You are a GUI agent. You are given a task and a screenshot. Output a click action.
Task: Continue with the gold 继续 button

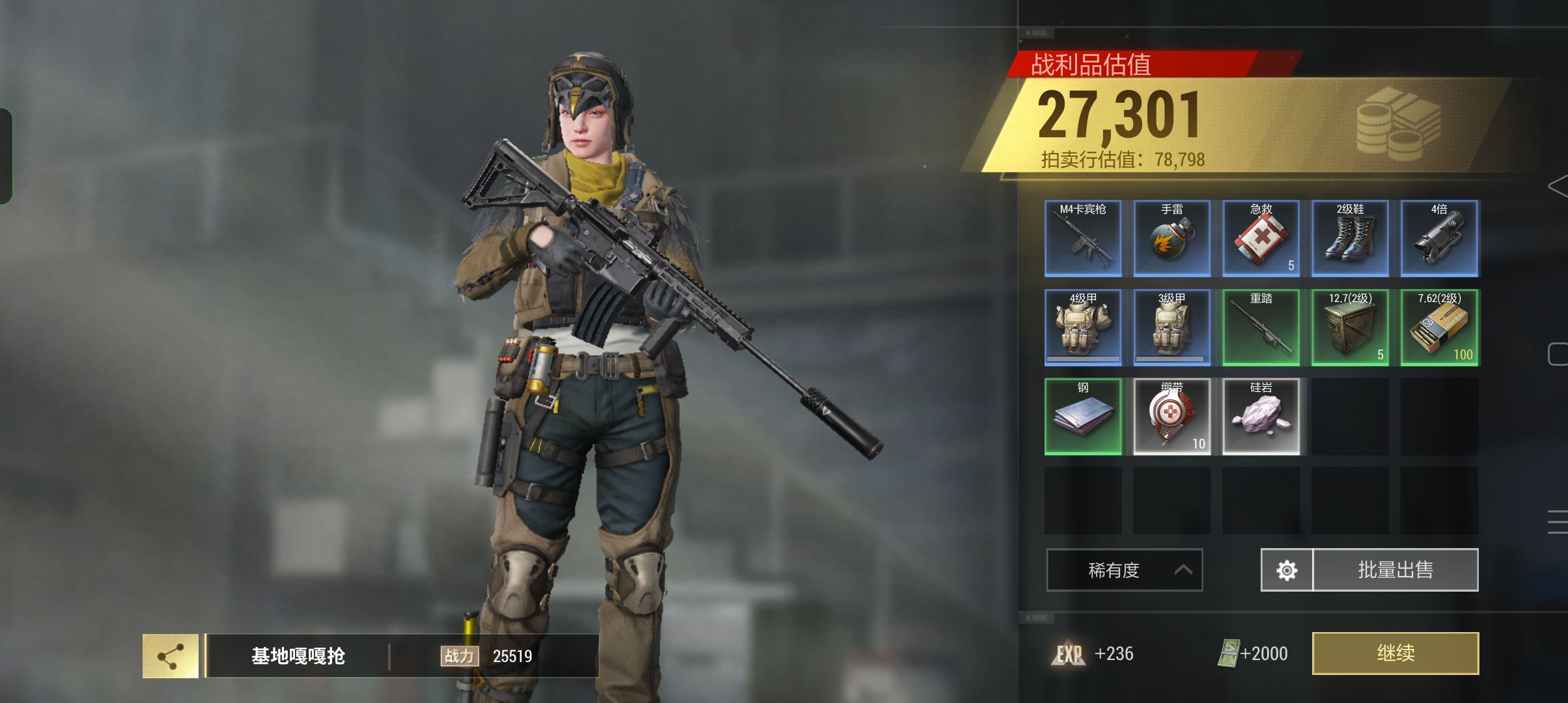pos(1395,653)
